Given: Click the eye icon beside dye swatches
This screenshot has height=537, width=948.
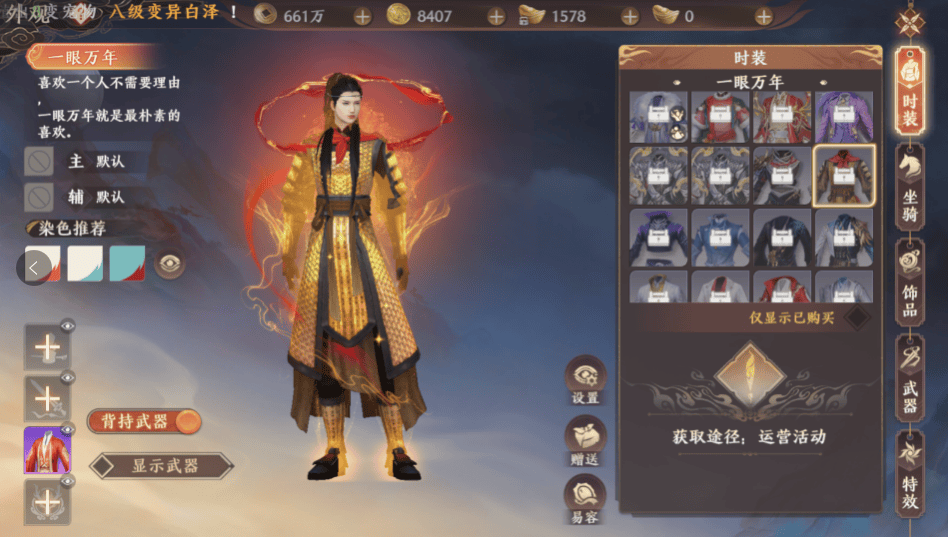Looking at the screenshot, I should pyautogui.click(x=170, y=264).
